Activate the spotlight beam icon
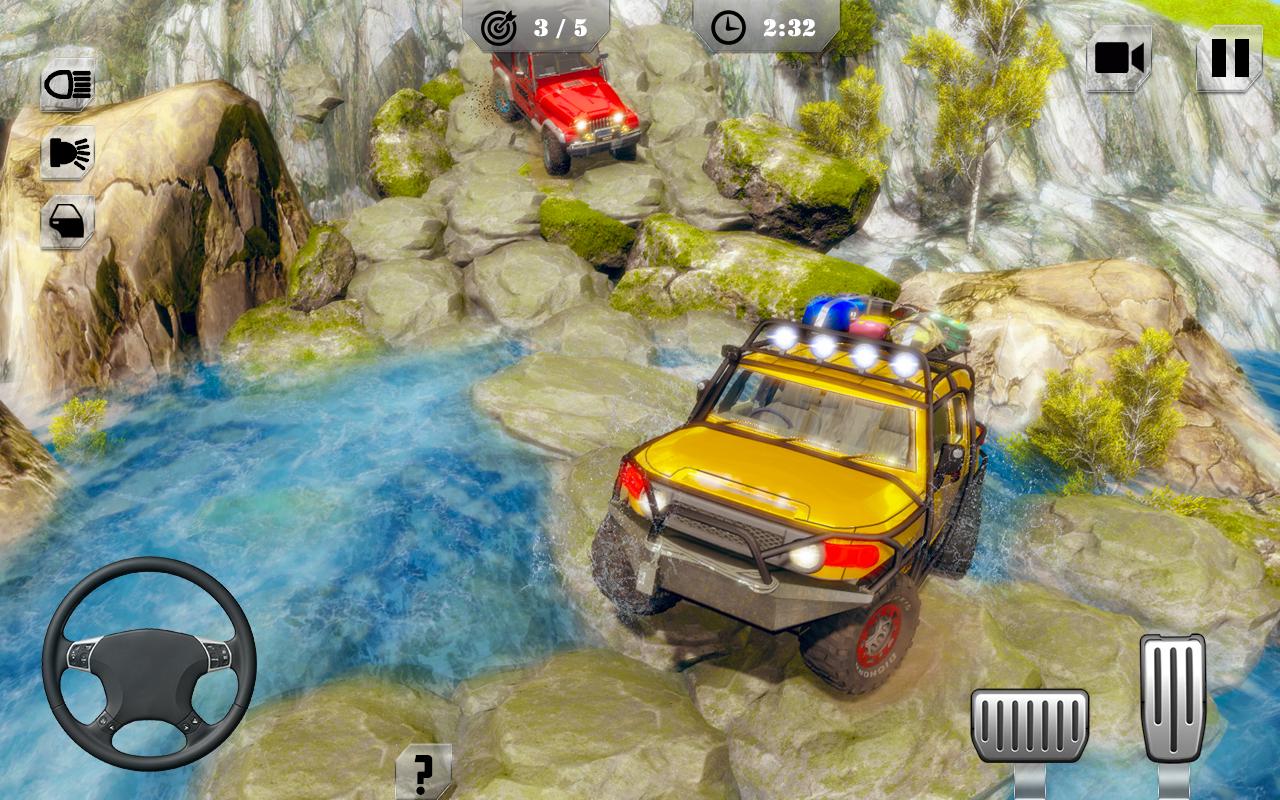 tap(66, 152)
